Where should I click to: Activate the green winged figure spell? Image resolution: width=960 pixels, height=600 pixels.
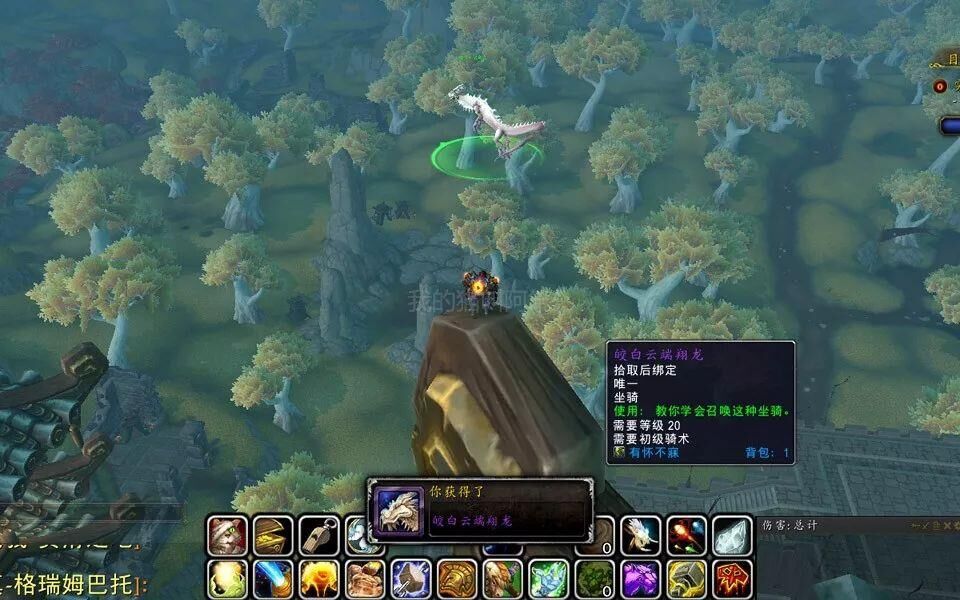click(548, 580)
